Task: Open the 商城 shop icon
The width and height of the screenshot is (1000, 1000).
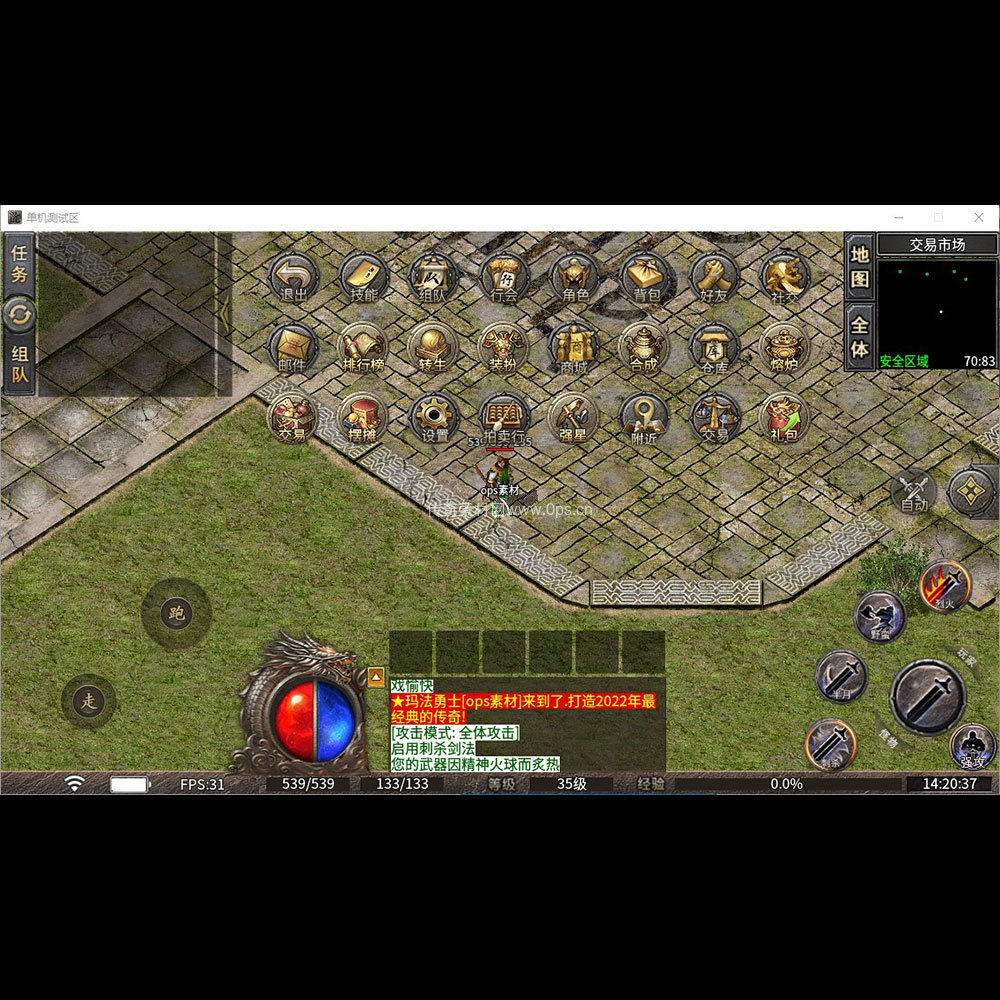Action: pyautogui.click(x=575, y=346)
